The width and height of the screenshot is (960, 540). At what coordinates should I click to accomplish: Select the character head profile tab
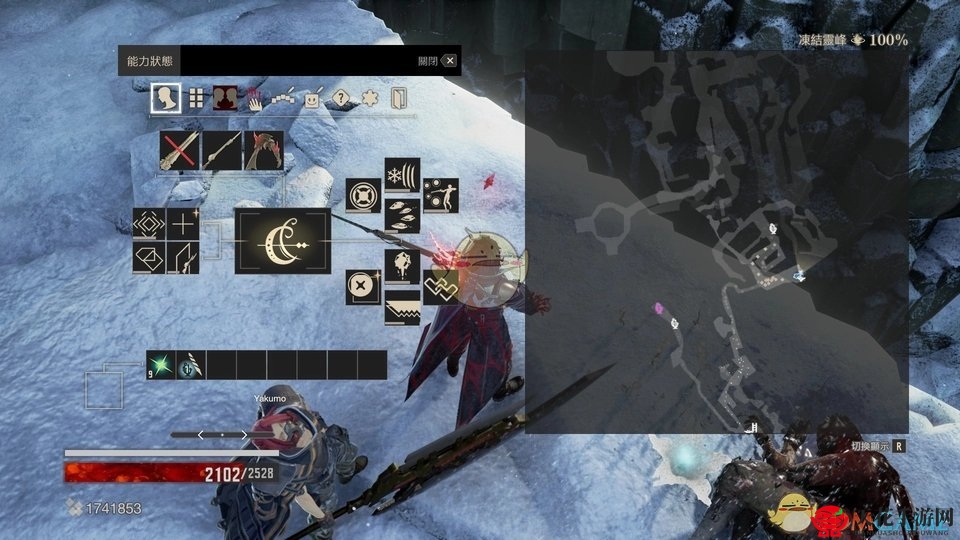pos(165,98)
